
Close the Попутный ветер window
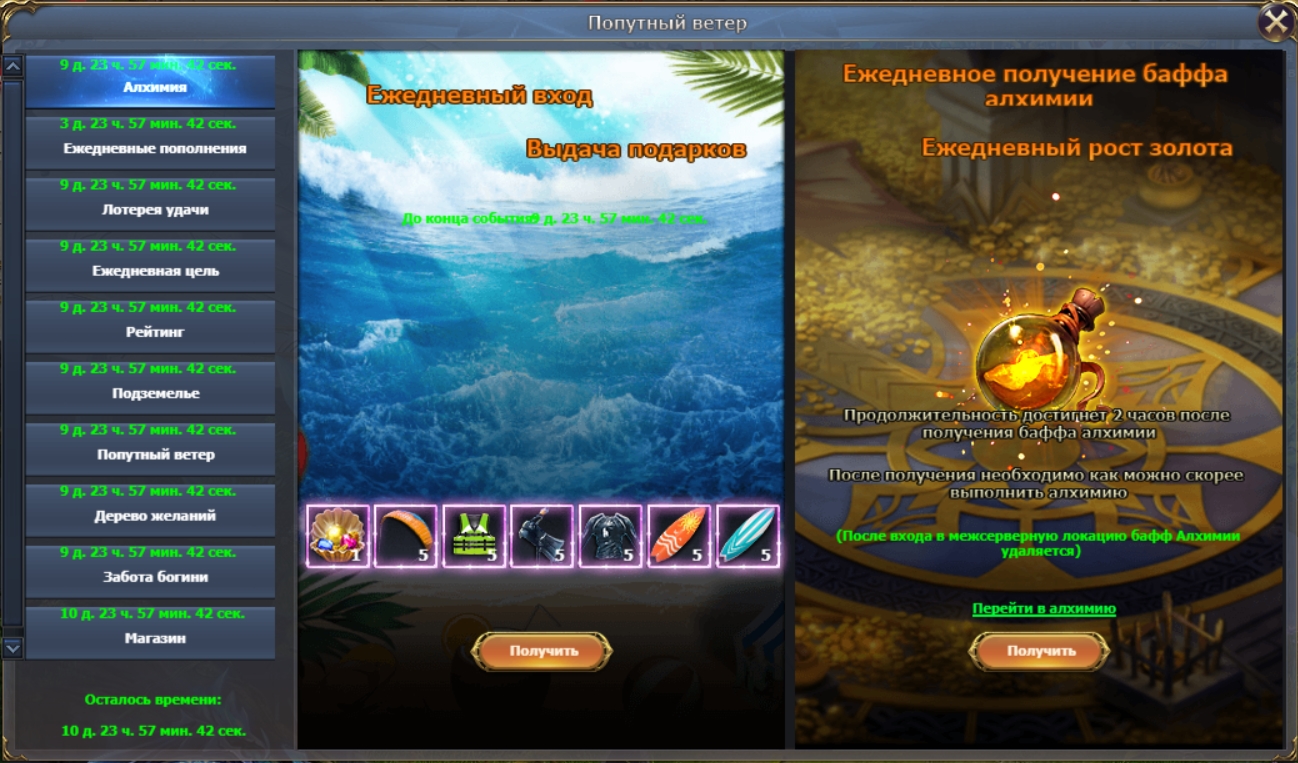[1275, 22]
